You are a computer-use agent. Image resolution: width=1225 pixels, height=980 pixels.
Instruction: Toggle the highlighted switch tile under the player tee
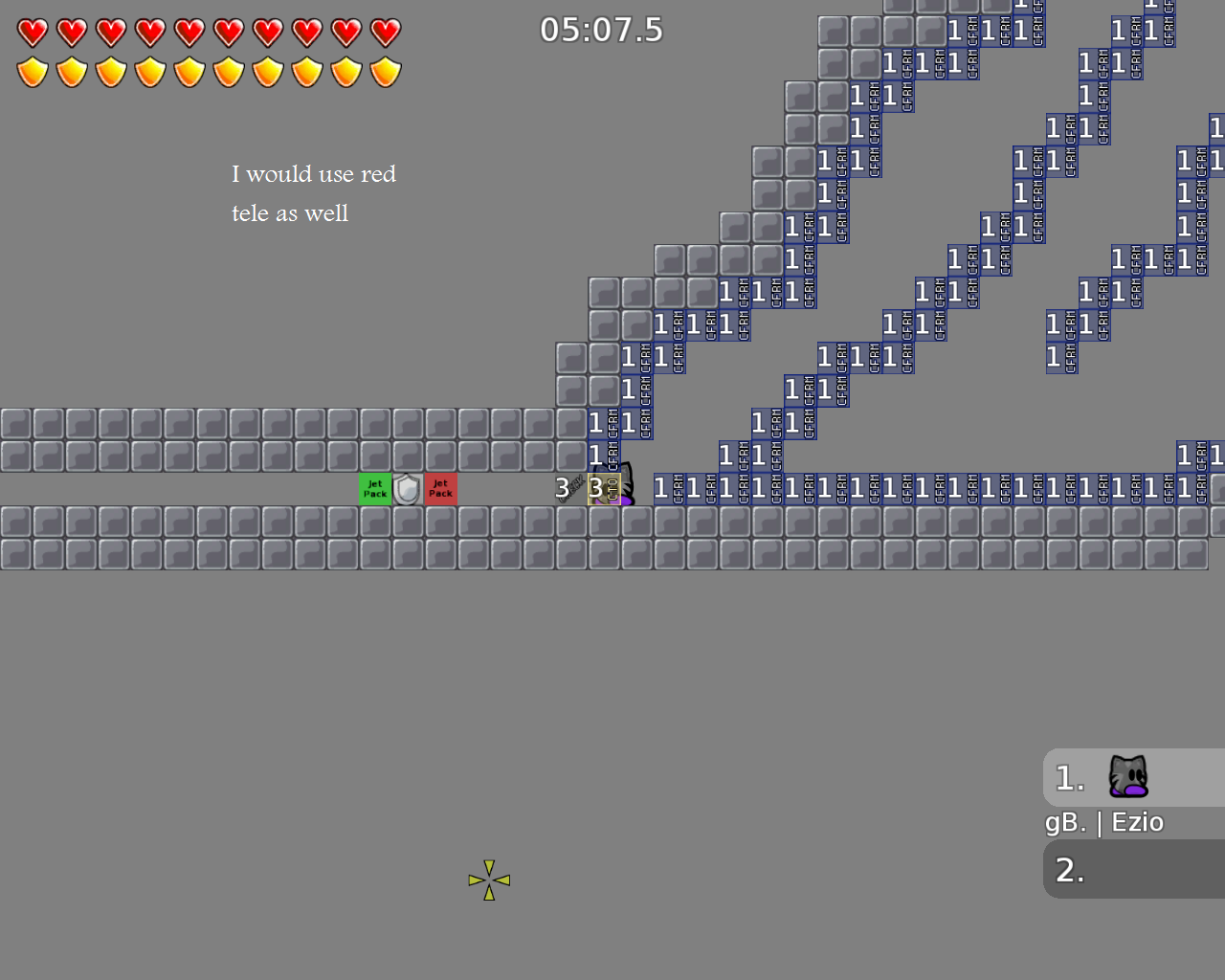602,488
